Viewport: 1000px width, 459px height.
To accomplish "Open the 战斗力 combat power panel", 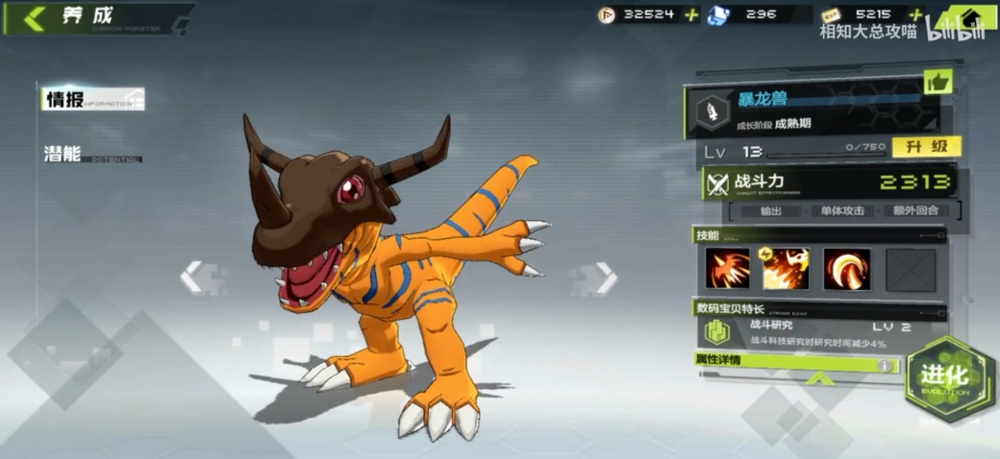I will pos(830,183).
